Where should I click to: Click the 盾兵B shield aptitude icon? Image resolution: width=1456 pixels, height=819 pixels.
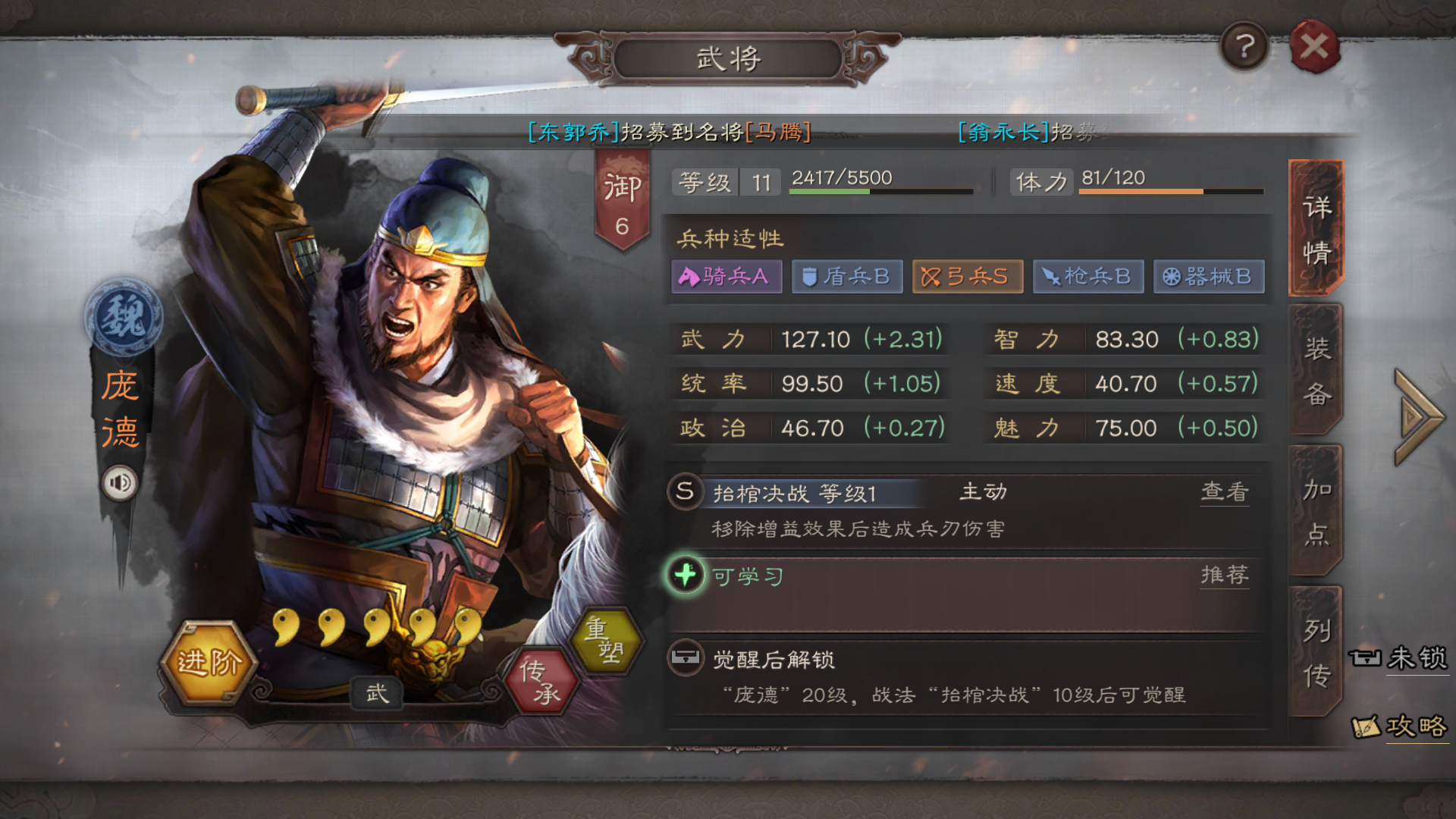click(x=847, y=277)
